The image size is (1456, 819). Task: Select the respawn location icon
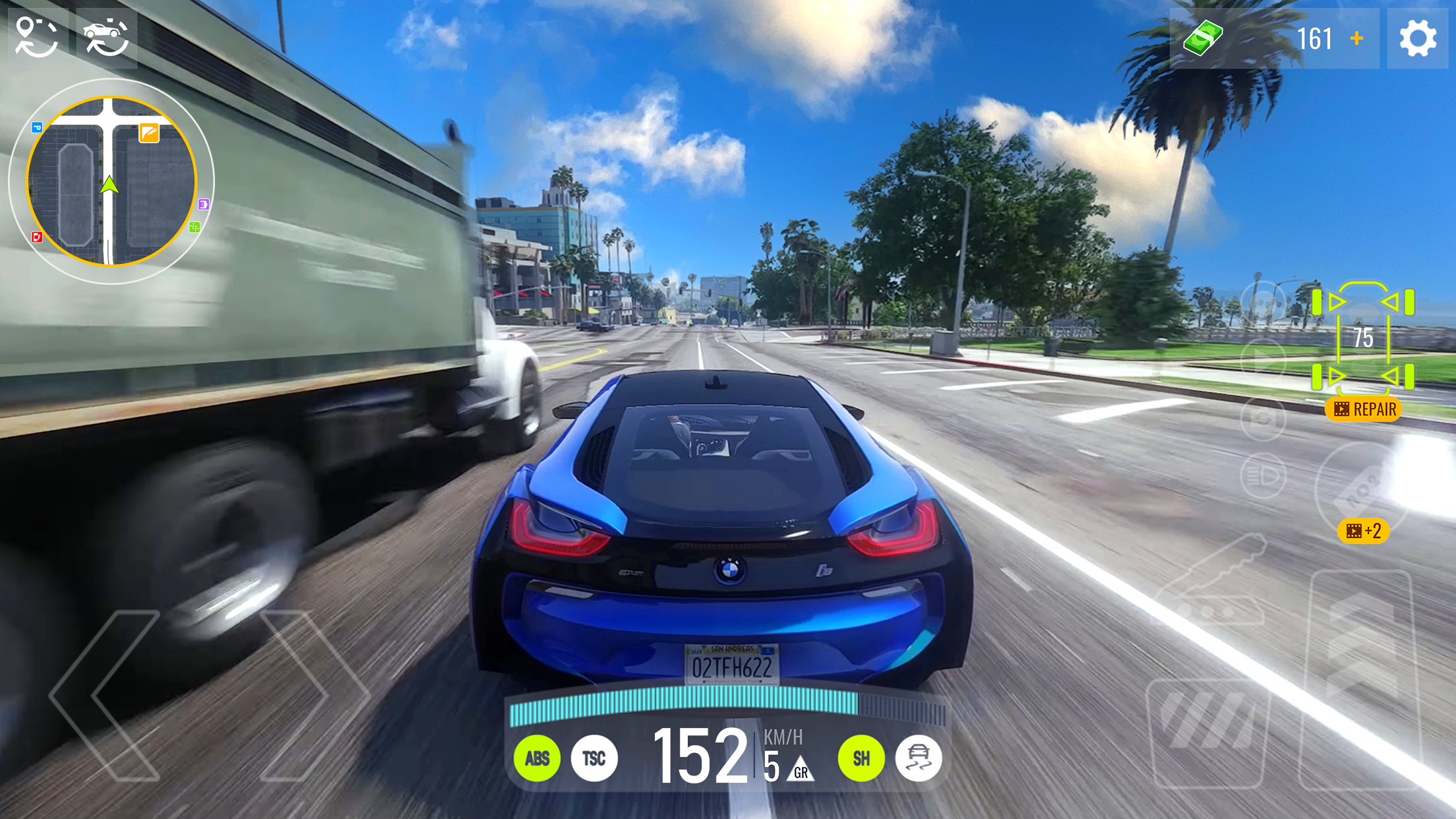click(37, 38)
